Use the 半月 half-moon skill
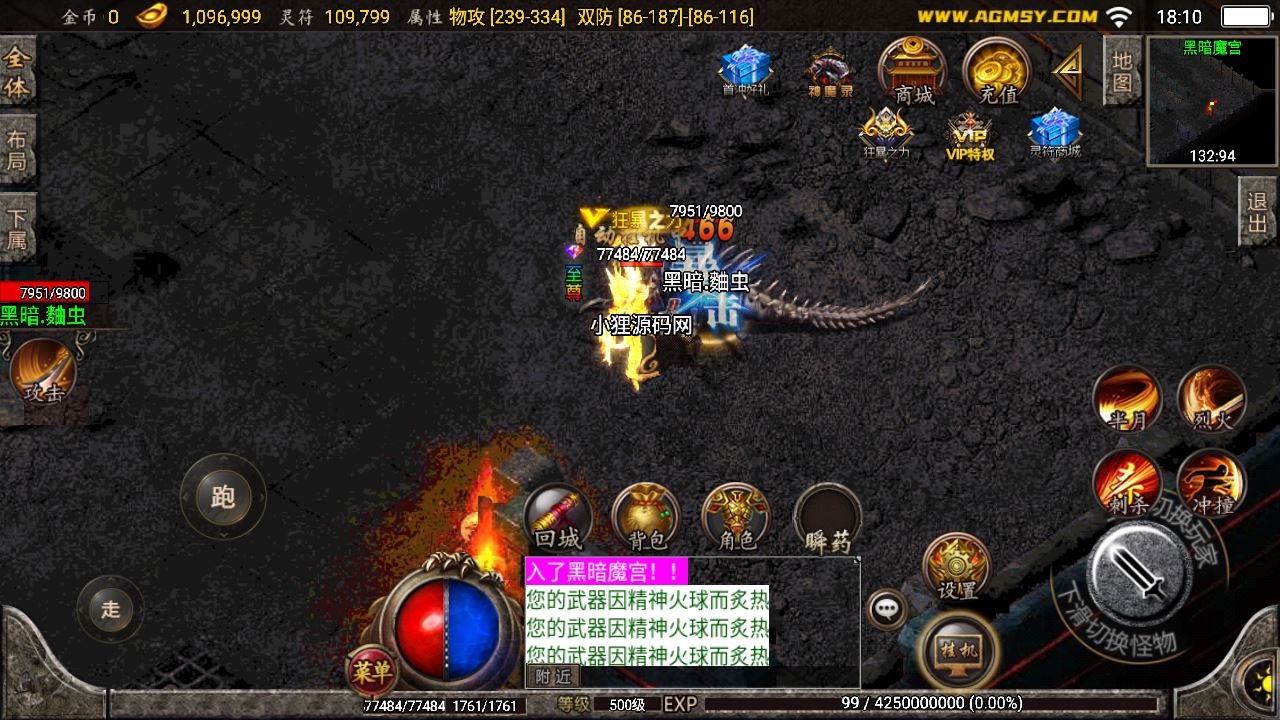 pyautogui.click(x=1127, y=397)
